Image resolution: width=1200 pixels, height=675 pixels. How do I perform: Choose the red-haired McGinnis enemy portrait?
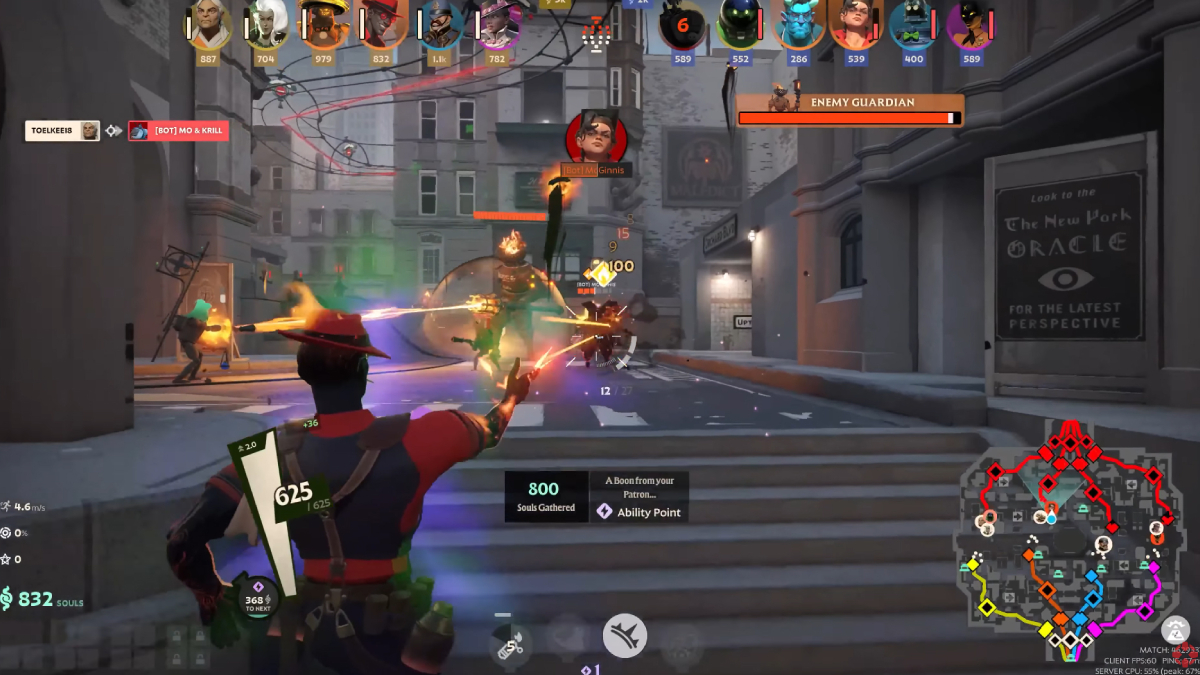(x=856, y=26)
